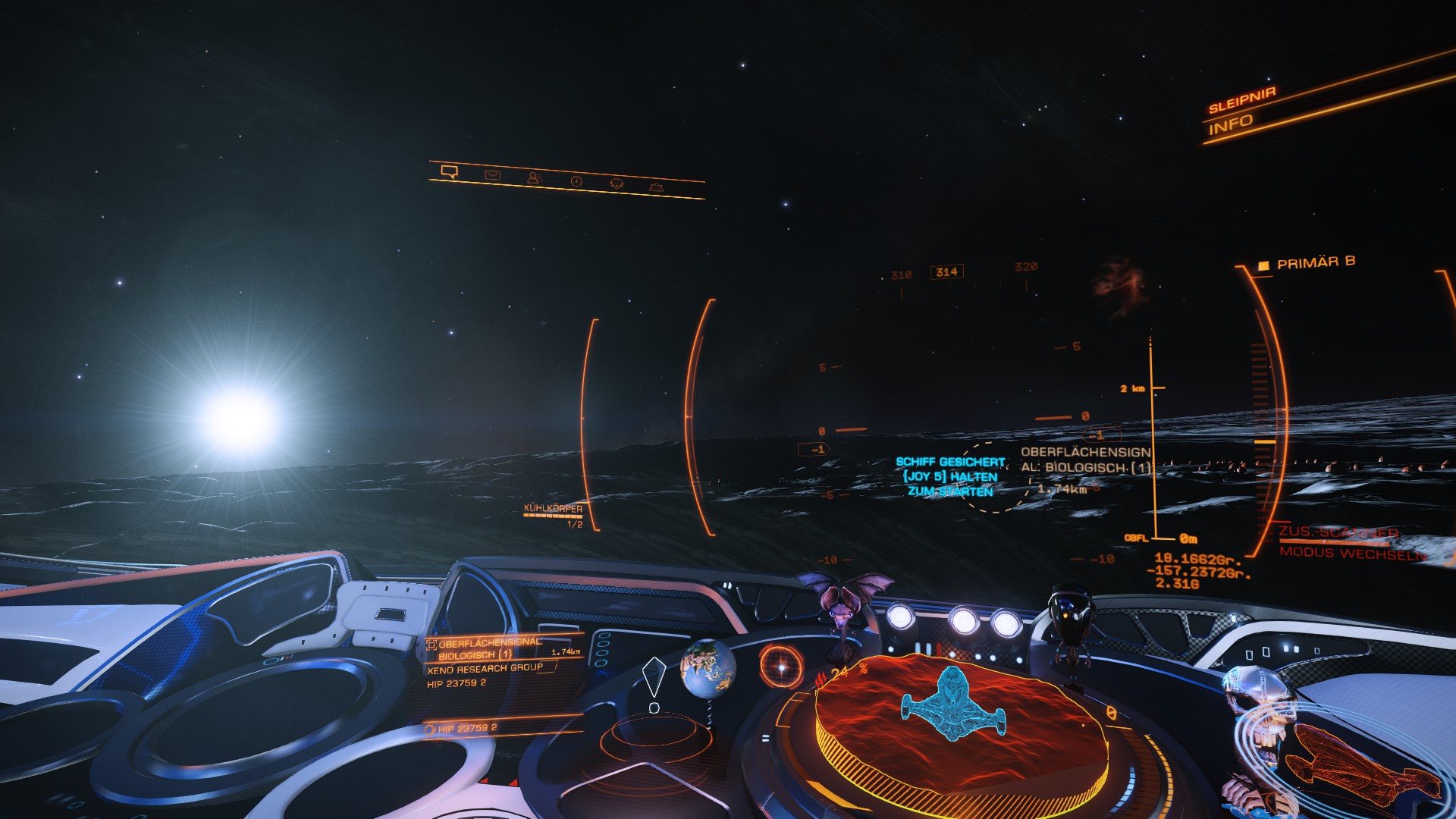Screen dimensions: 1456x819
Task: Select the squadron badge tab
Action: click(x=617, y=184)
